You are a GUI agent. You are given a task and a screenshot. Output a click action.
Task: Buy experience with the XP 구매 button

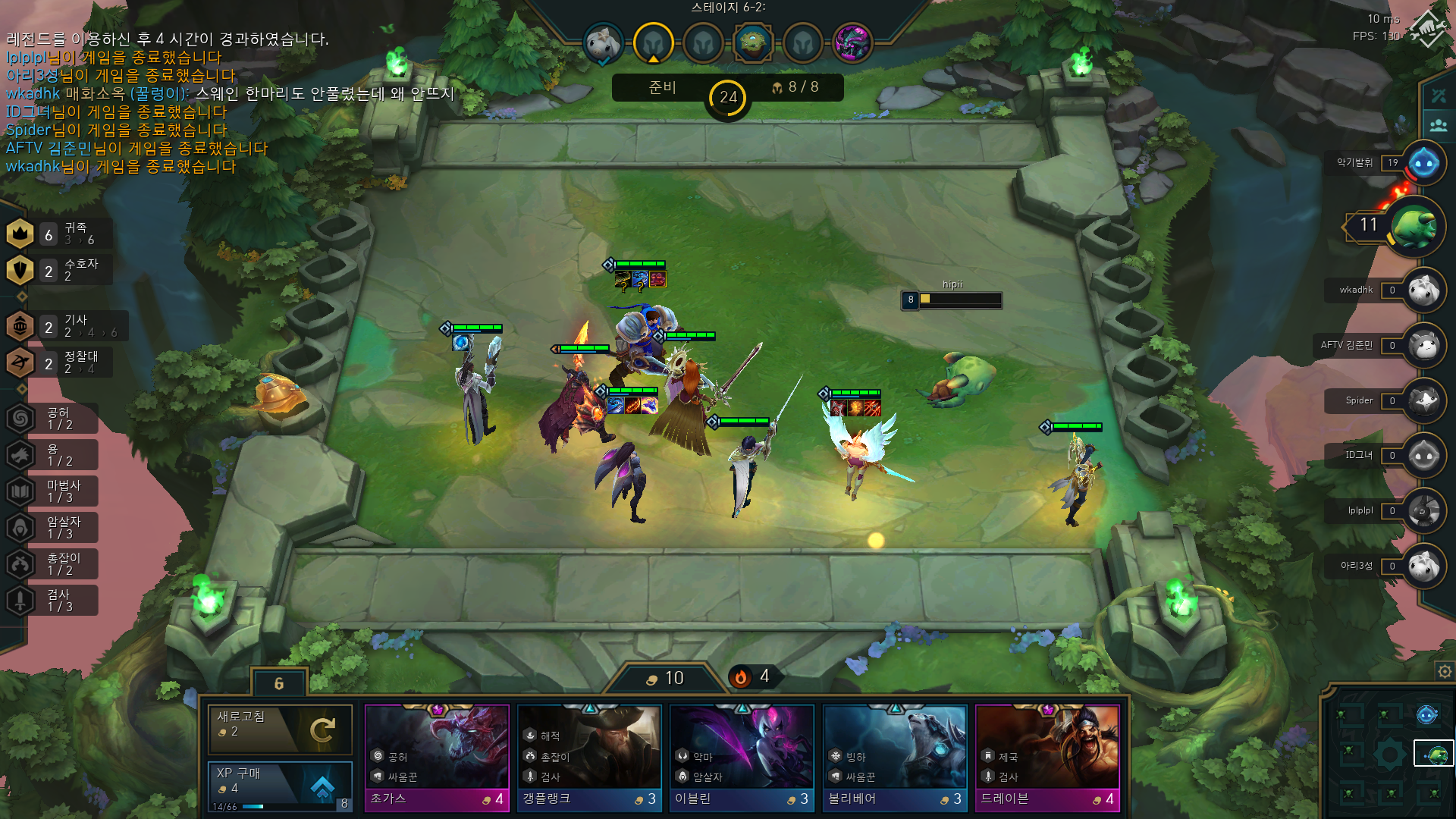coord(280,784)
